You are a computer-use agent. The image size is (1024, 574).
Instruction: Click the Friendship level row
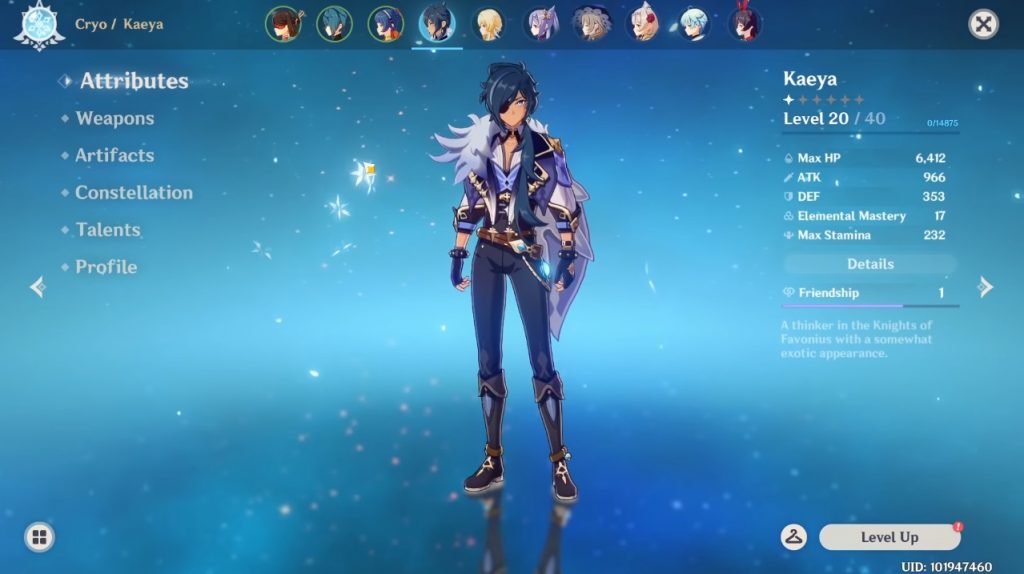870,293
